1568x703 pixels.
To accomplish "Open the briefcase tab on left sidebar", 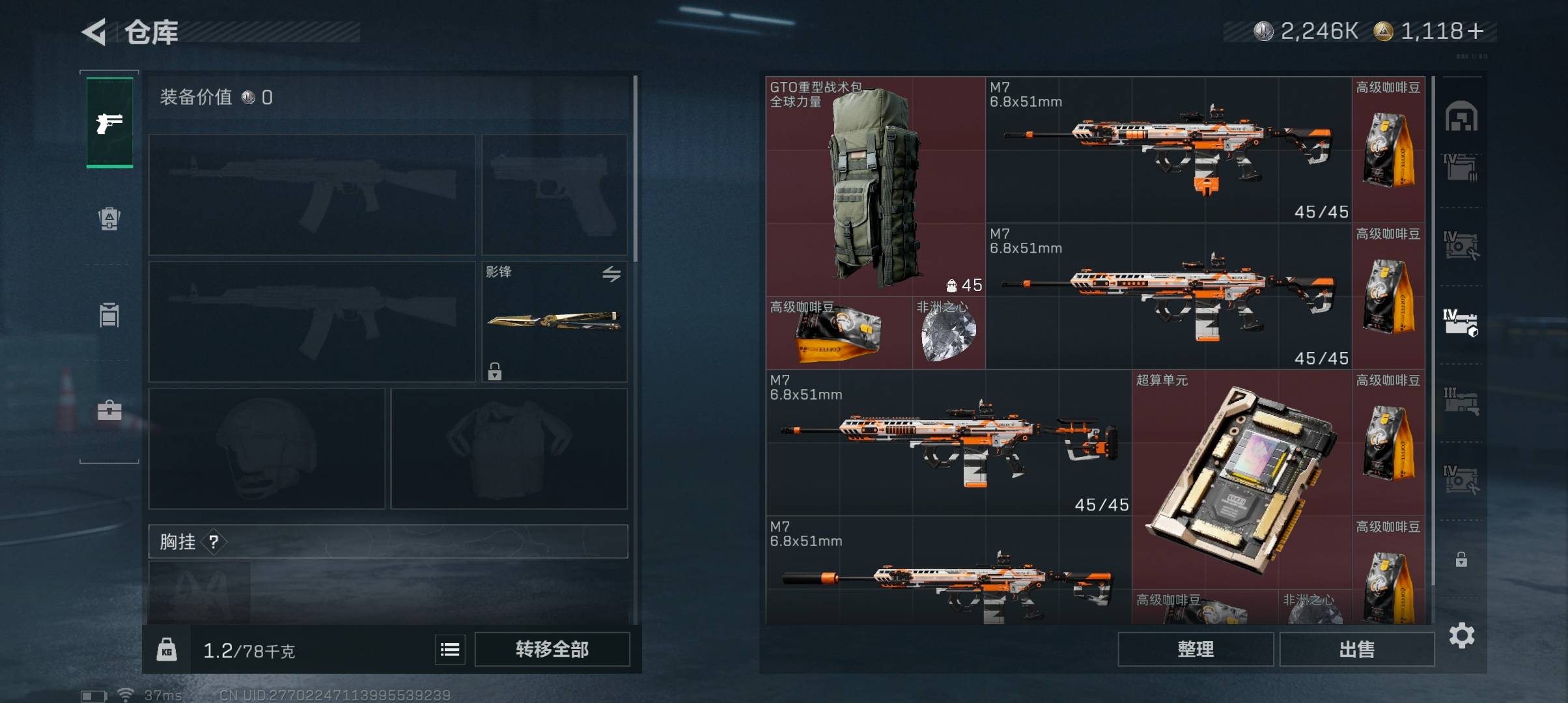I will (x=109, y=410).
